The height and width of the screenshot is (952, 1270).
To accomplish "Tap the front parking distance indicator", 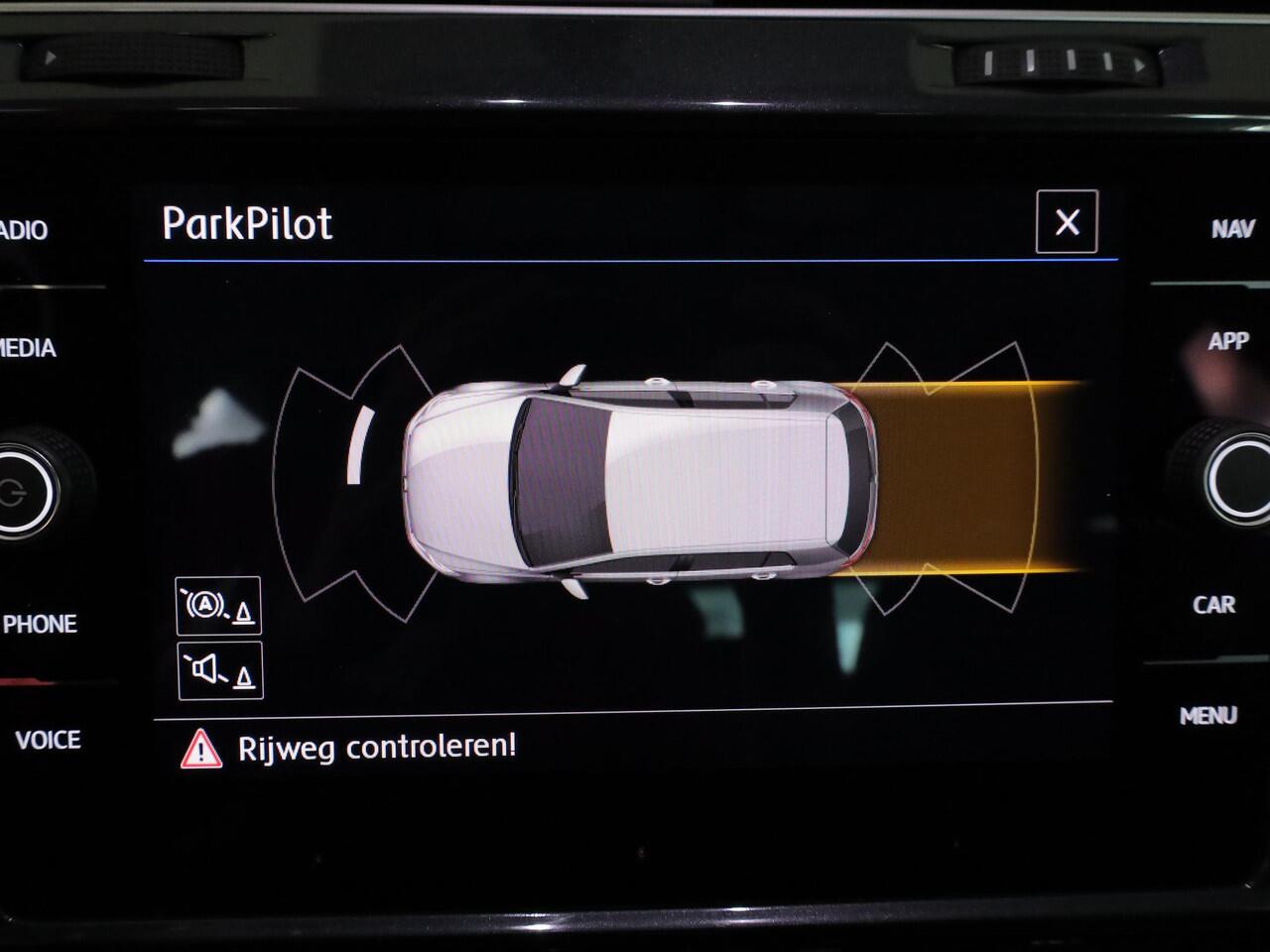I will click(359, 446).
